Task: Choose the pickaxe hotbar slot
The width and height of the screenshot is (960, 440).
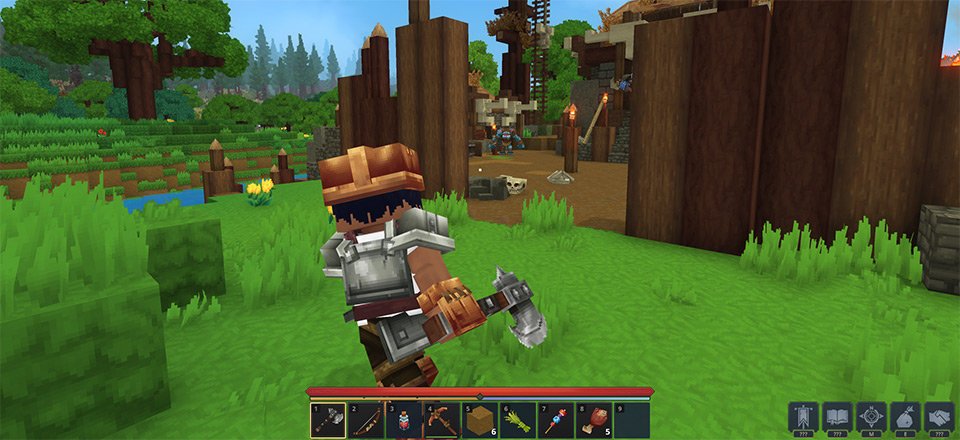Action: pyautogui.click(x=441, y=420)
